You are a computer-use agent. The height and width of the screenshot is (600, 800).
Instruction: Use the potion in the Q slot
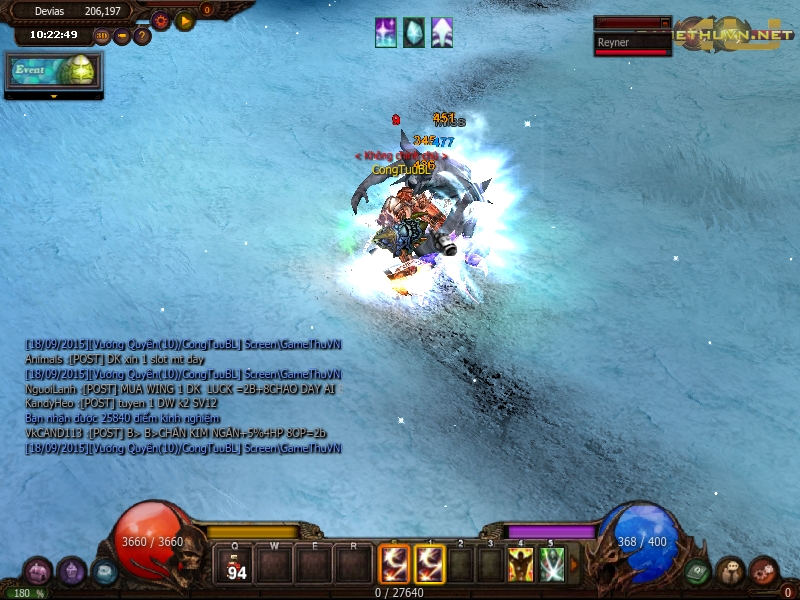pyautogui.click(x=237, y=565)
